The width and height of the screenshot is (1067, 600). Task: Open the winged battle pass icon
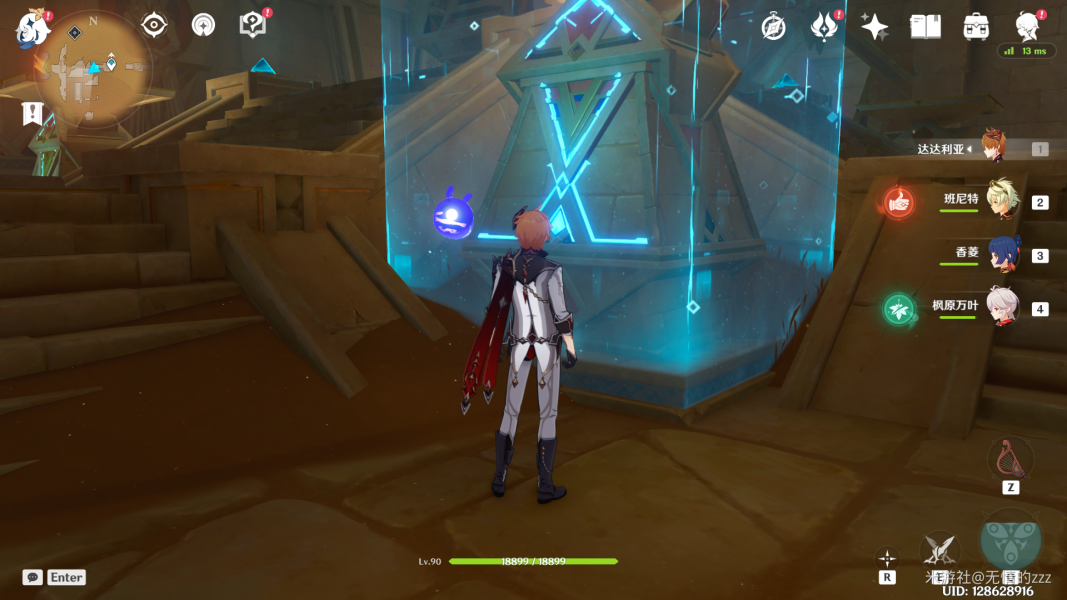[x=823, y=27]
